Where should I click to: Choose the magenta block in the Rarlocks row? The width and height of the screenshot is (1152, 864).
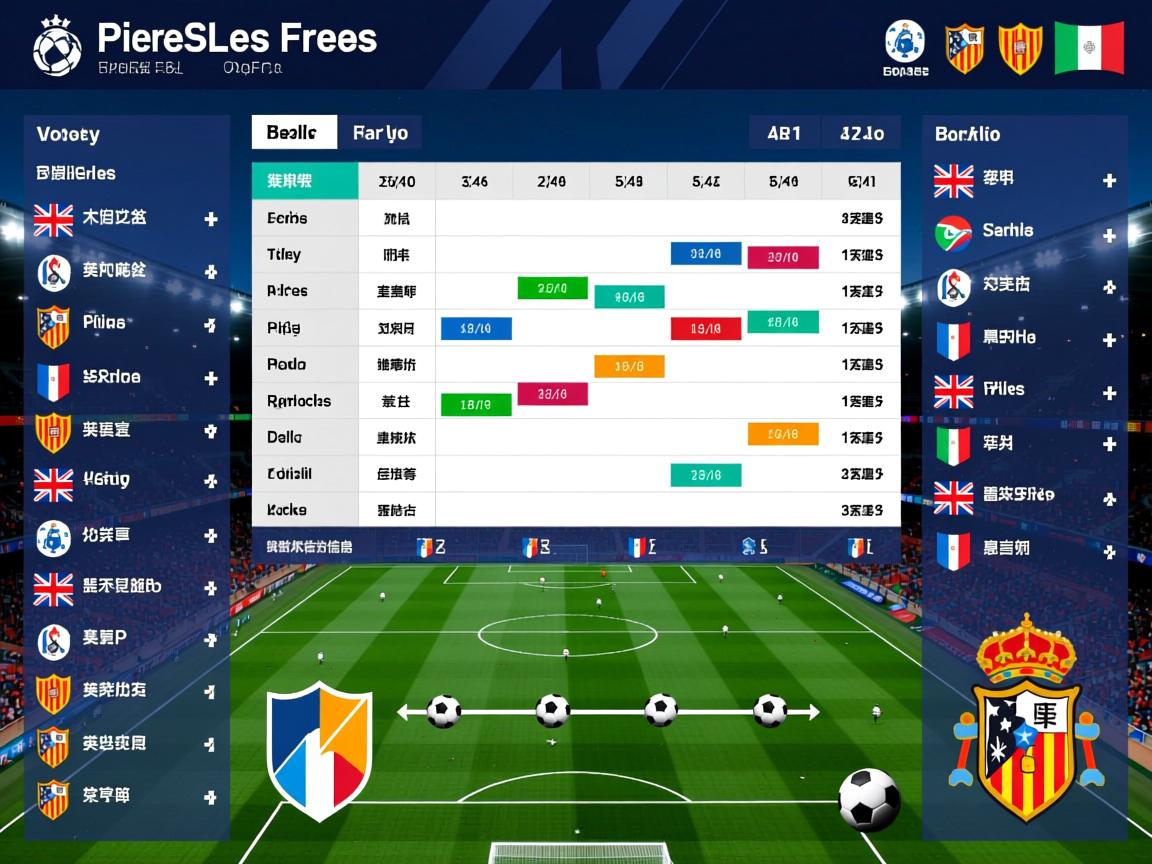(x=552, y=394)
